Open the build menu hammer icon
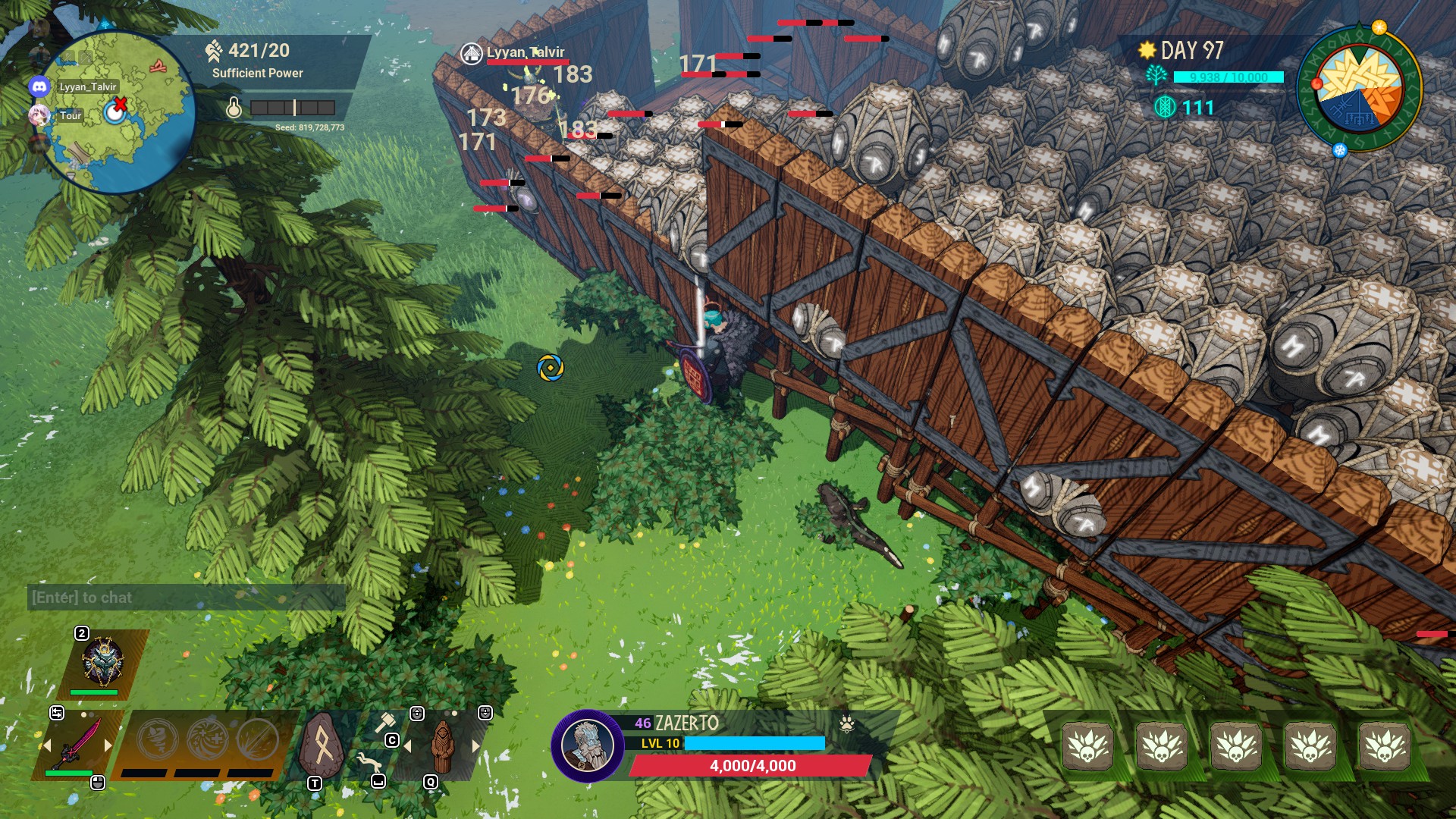This screenshot has height=819, width=1456. click(385, 722)
